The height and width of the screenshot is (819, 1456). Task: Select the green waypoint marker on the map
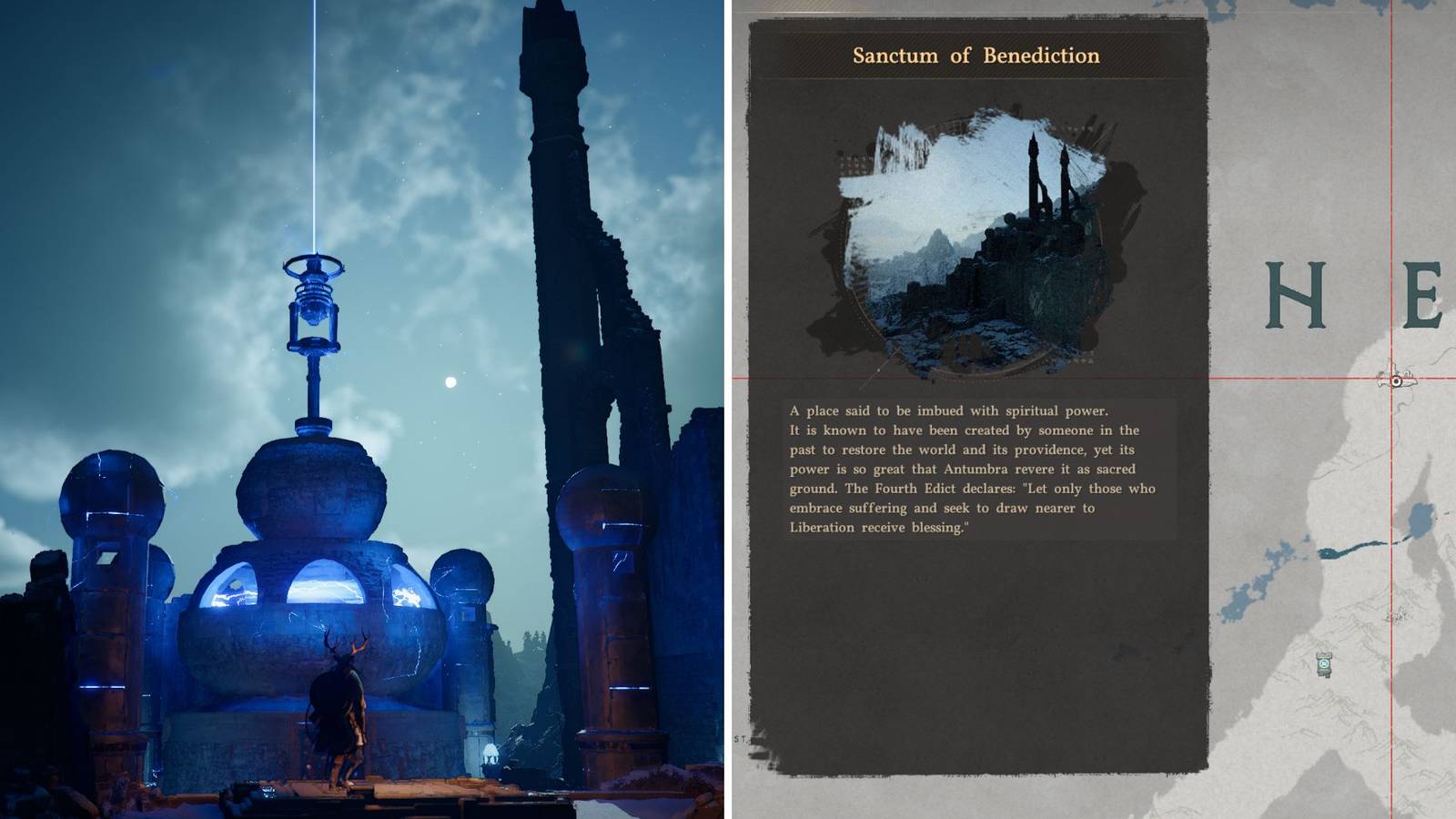(x=1322, y=663)
